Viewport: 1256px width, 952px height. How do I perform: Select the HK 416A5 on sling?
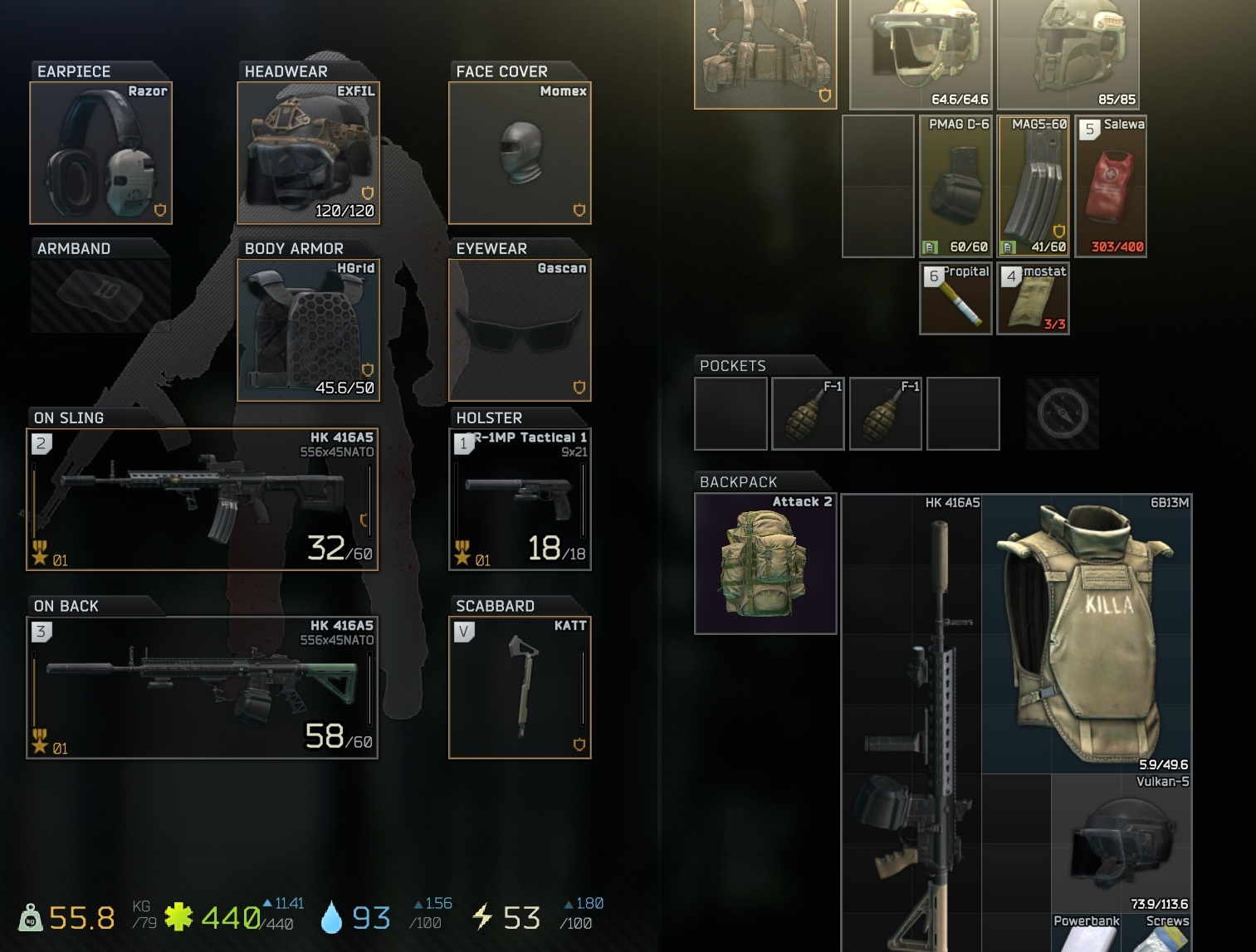[199, 498]
